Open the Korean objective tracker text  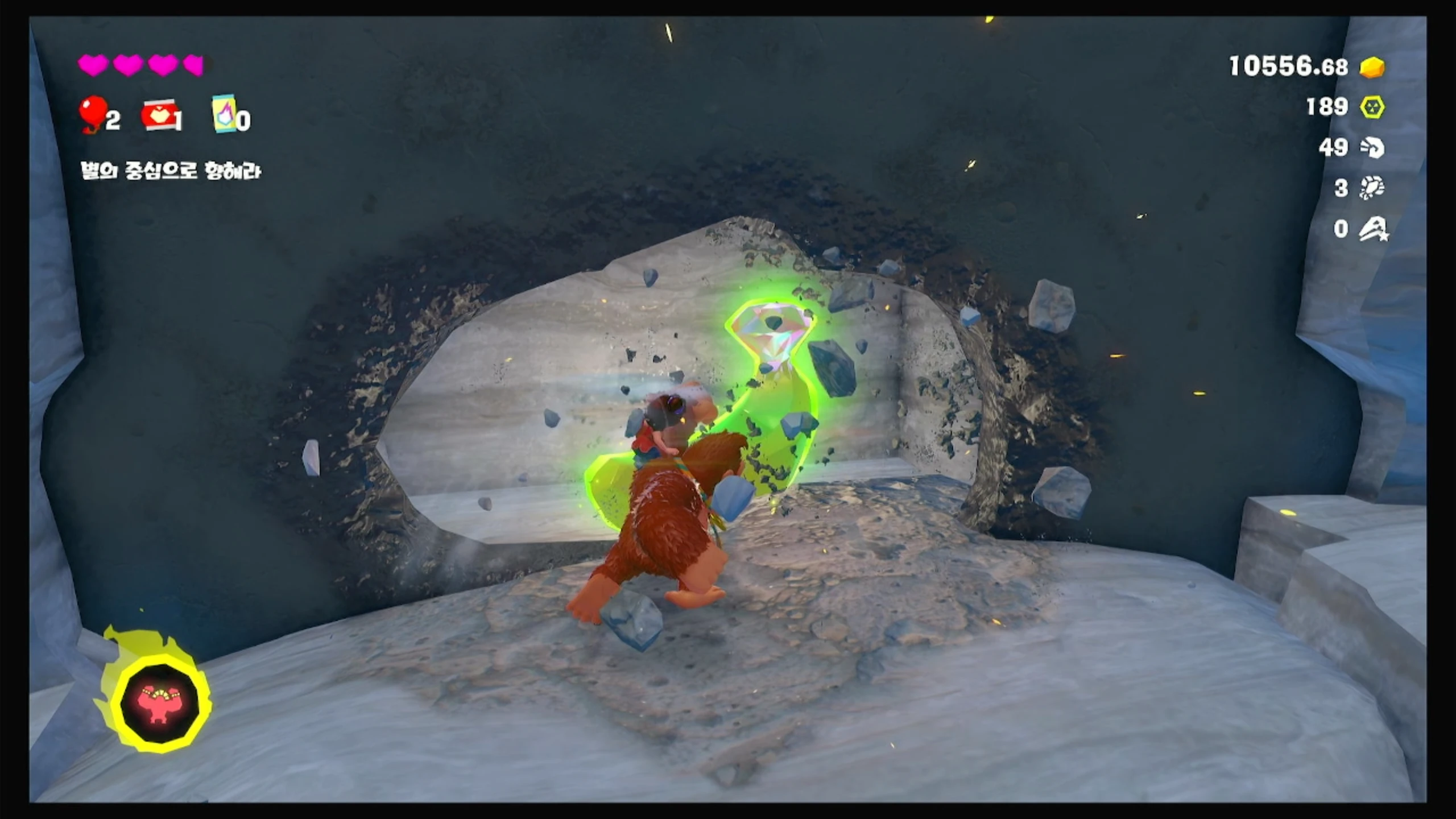171,171
